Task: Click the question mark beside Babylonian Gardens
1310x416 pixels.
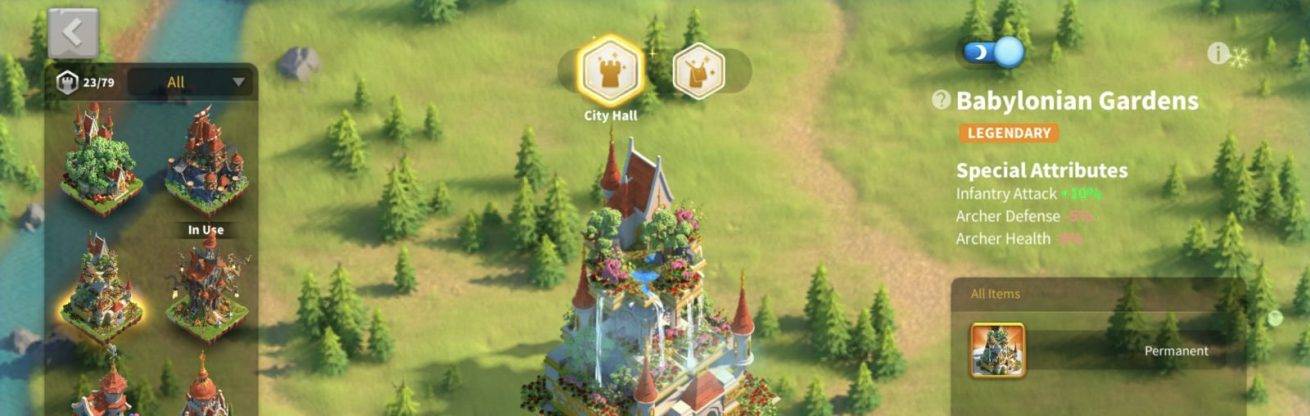Action: (940, 100)
